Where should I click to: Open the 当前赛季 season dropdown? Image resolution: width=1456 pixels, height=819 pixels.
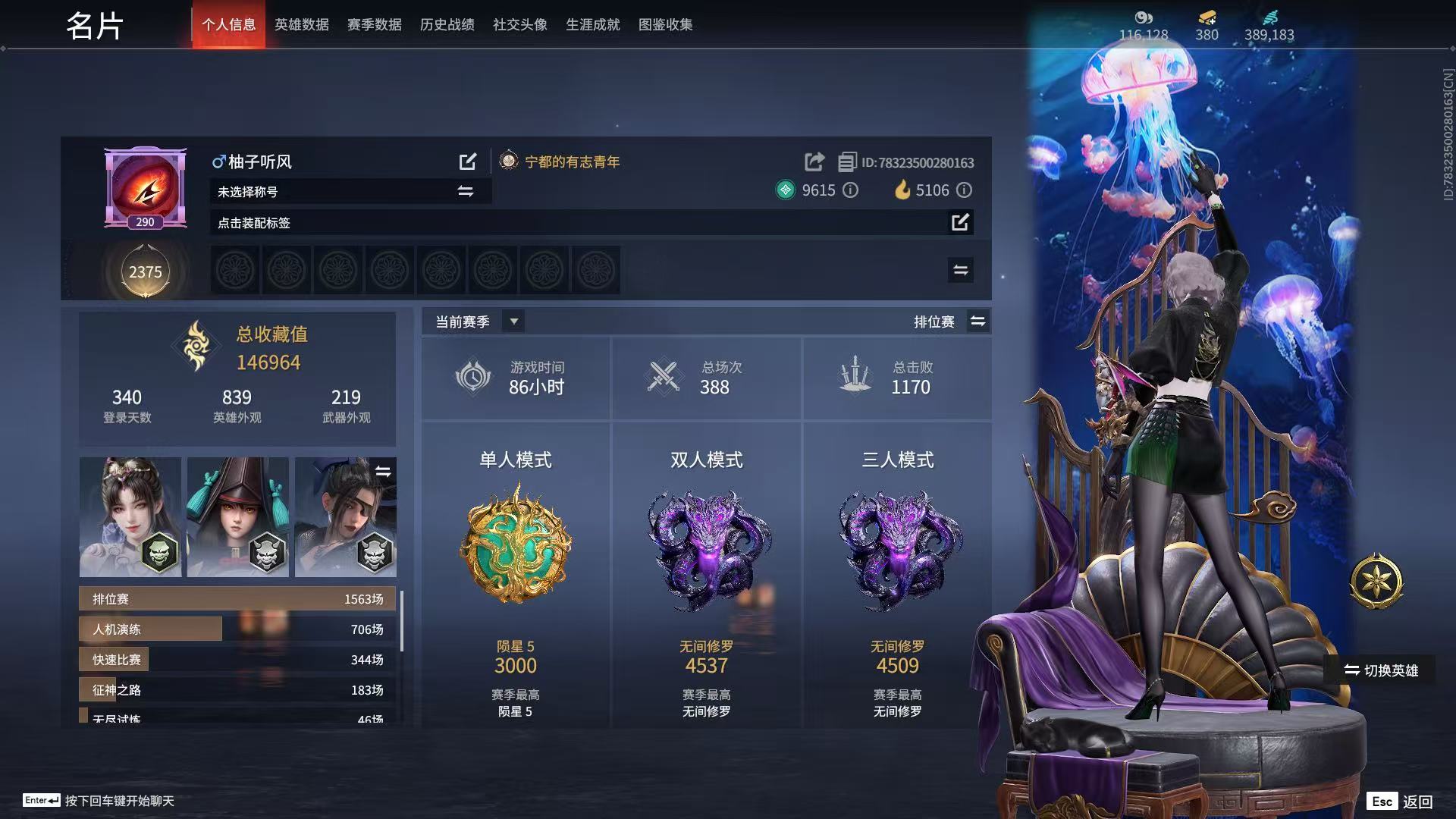[x=513, y=322]
